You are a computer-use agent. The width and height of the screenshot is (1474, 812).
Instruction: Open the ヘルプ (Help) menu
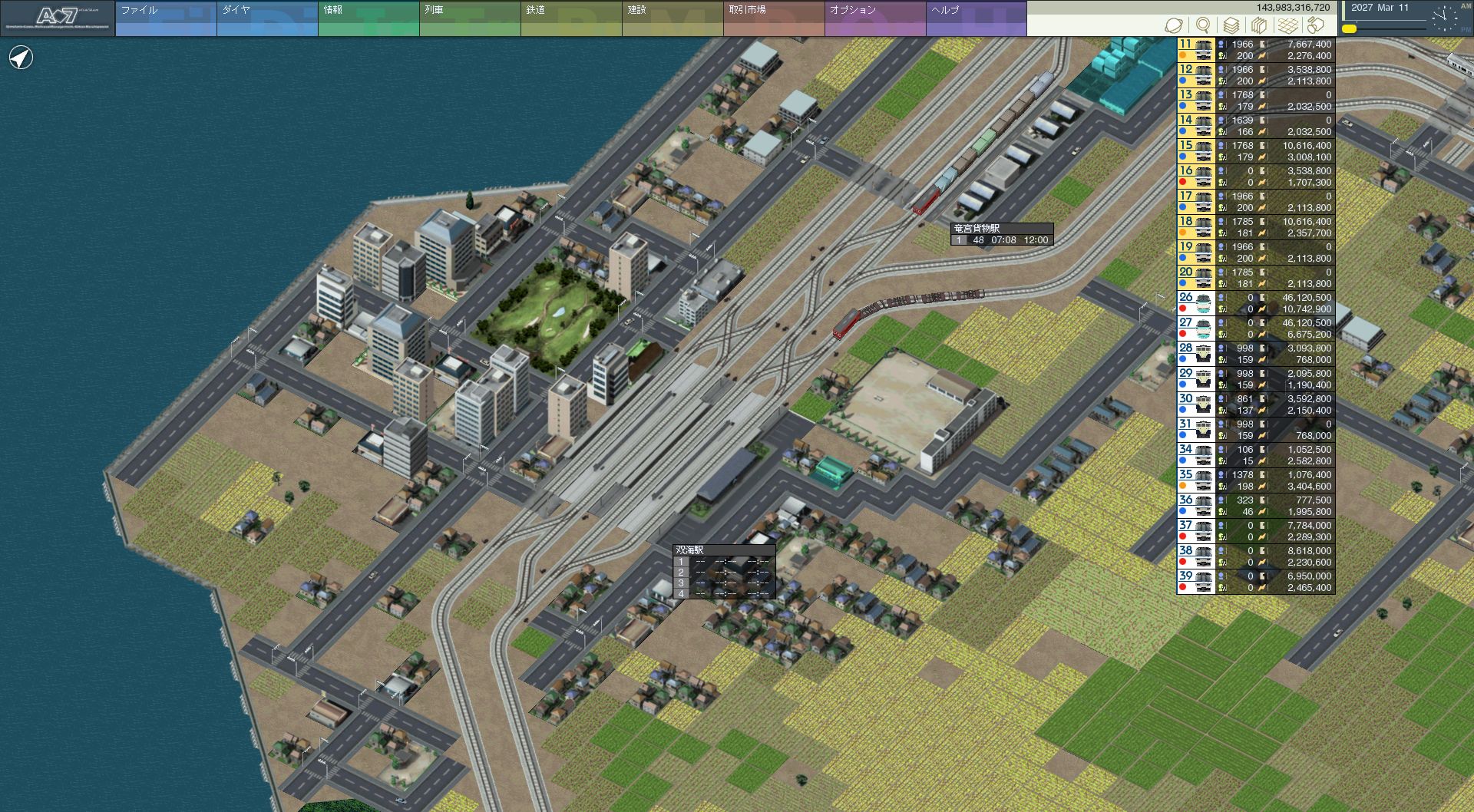click(x=976, y=18)
